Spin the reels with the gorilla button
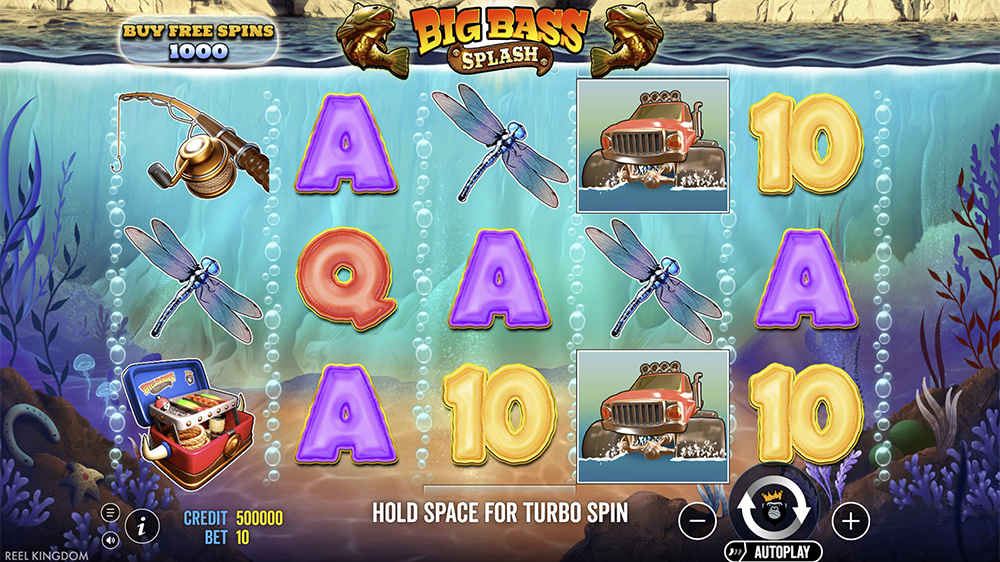Screen dimensions: 1000x562 tap(774, 512)
